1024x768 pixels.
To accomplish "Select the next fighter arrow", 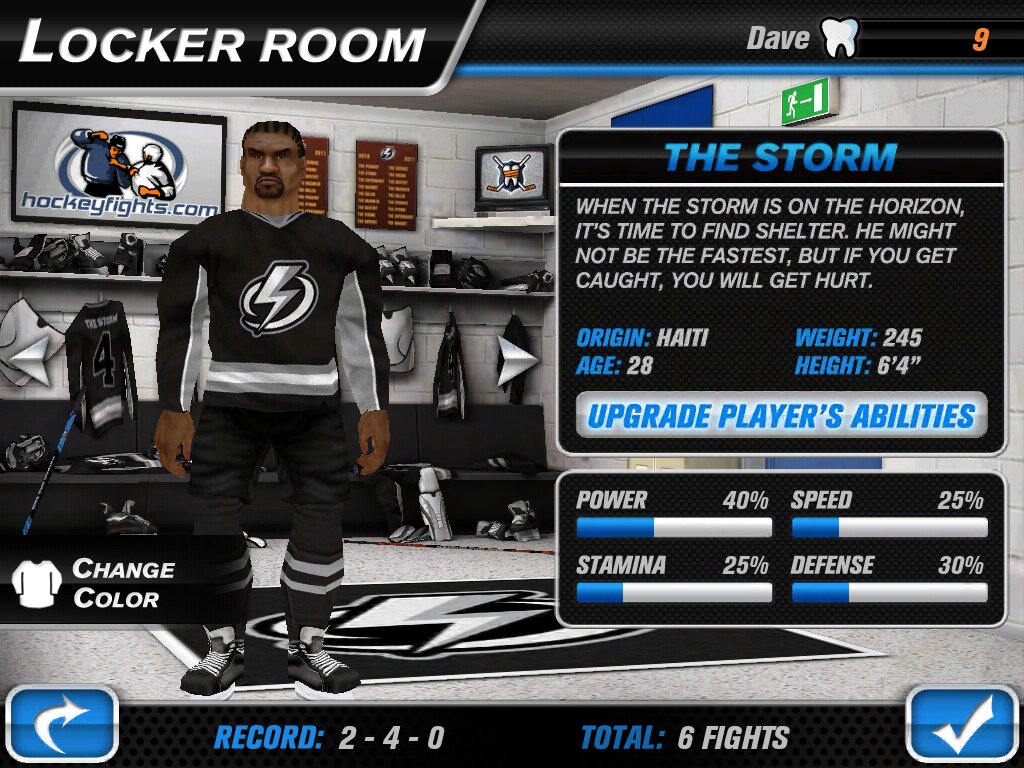I will click(x=517, y=359).
